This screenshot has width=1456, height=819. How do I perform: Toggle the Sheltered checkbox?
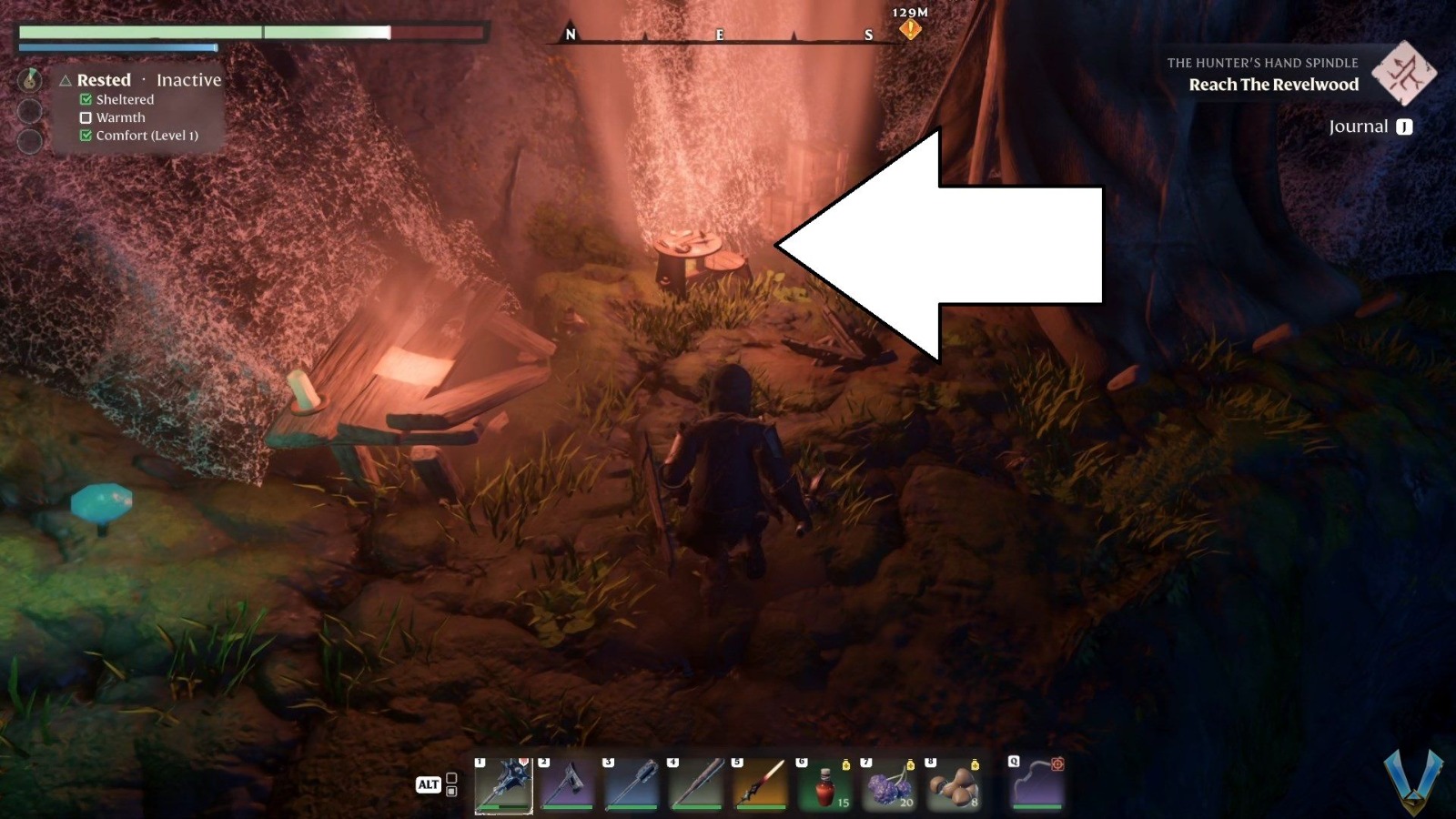coord(86,99)
